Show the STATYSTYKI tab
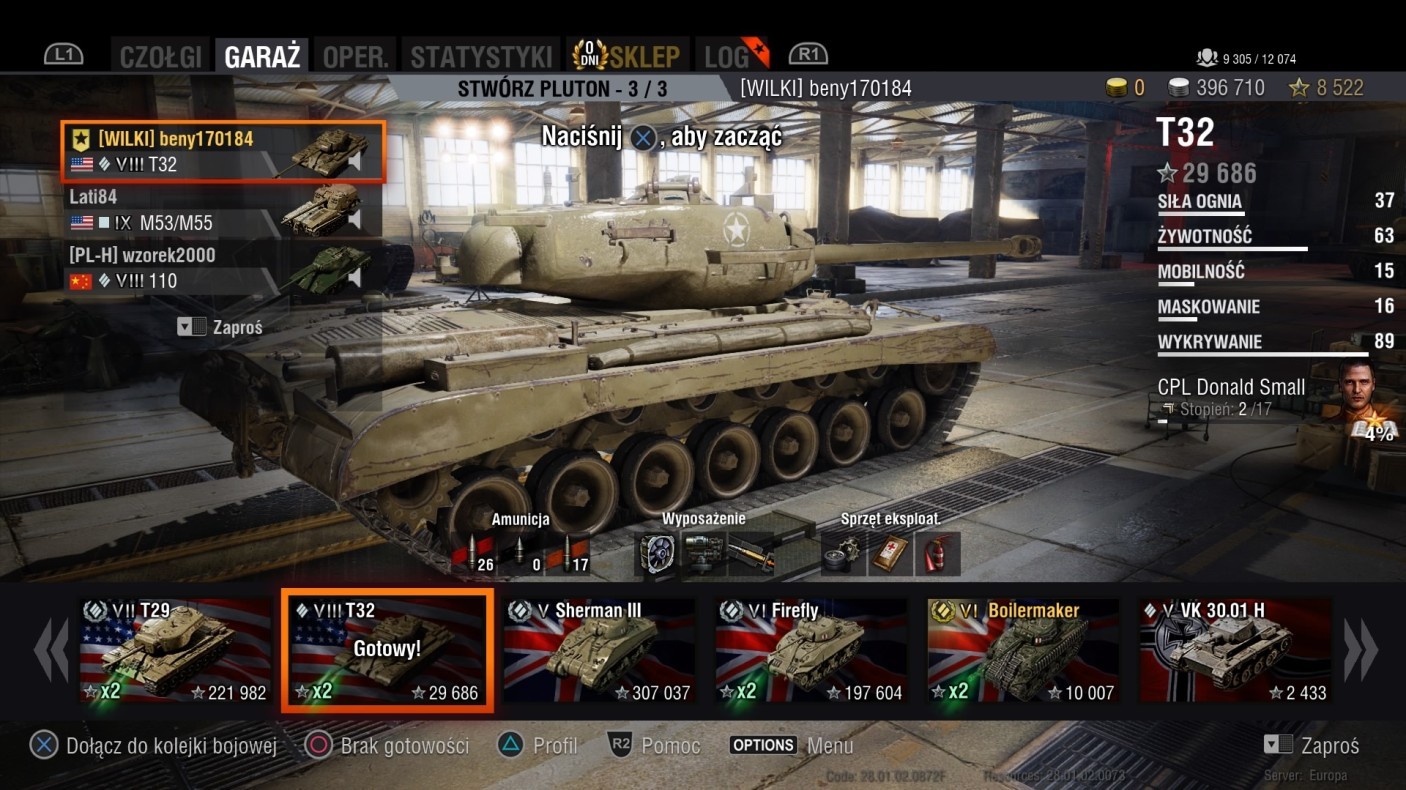This screenshot has height=790, width=1406. 481,56
